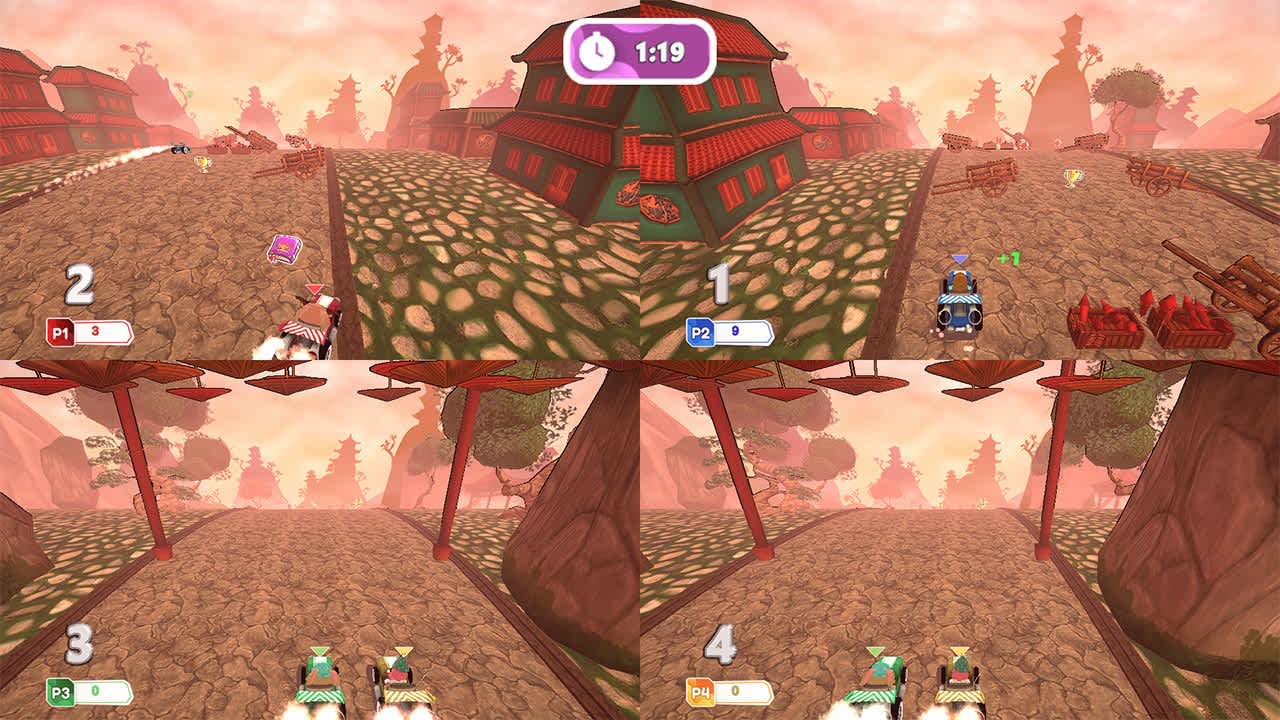Click the trophy collectible in player 2's quadrant
The image size is (1280, 720).
pyautogui.click(x=1074, y=180)
